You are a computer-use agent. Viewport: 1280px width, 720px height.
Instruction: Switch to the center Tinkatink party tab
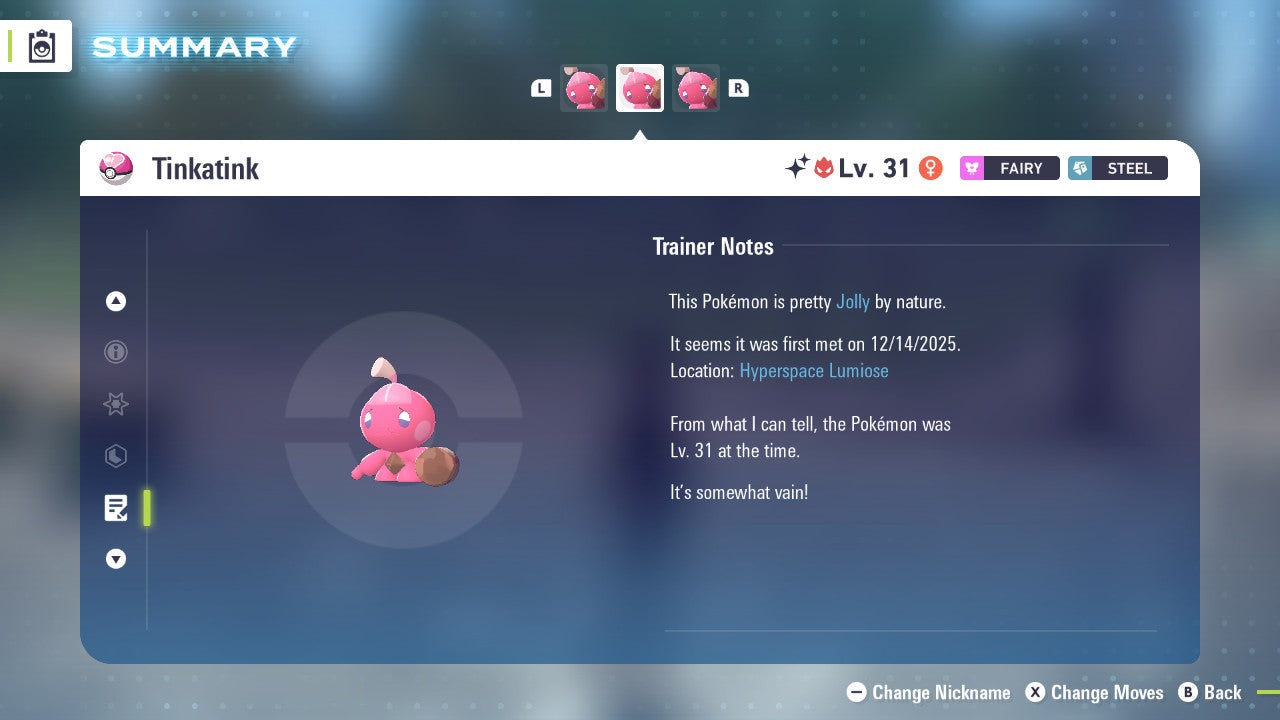point(639,87)
